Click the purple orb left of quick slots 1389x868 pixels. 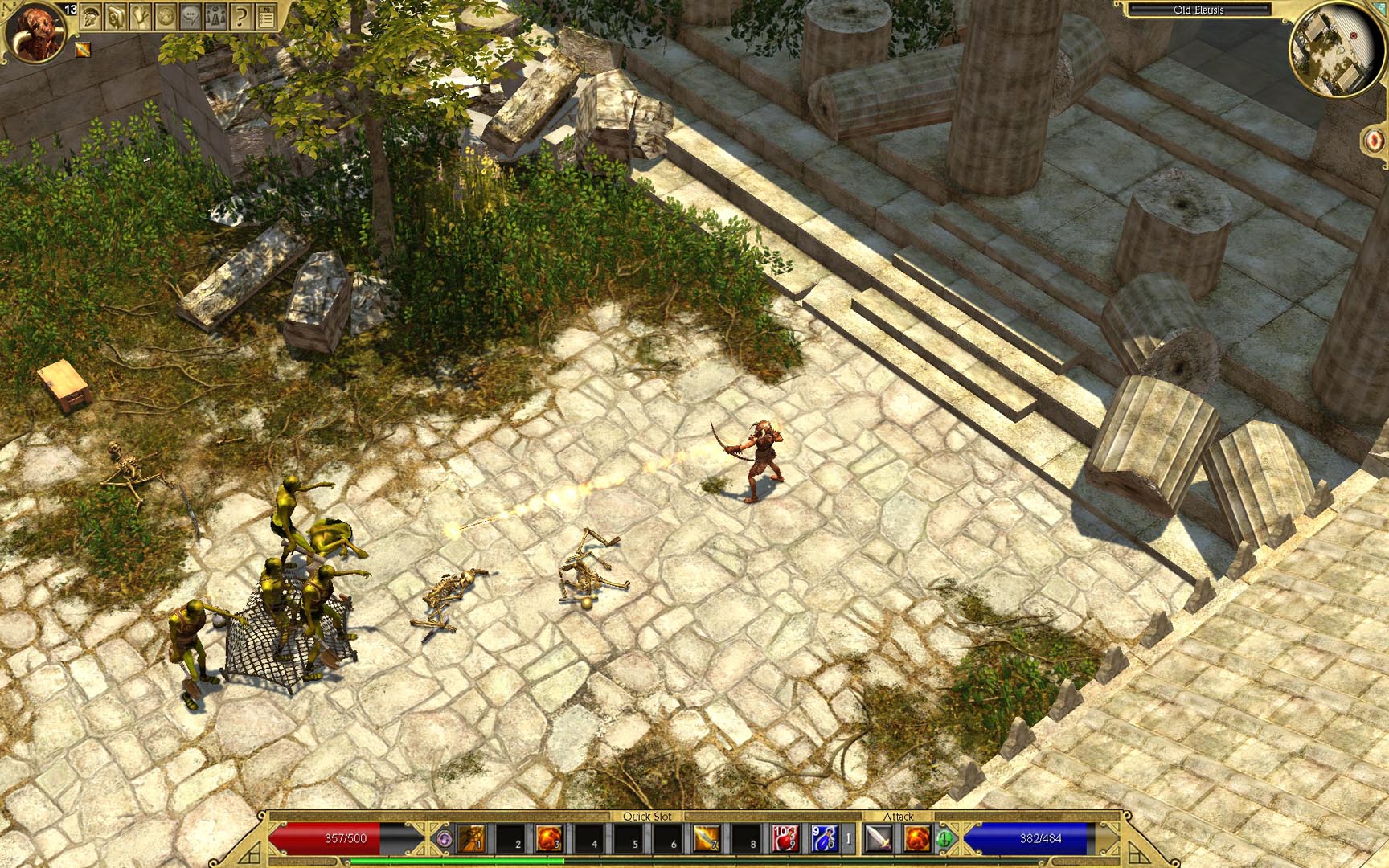444,837
